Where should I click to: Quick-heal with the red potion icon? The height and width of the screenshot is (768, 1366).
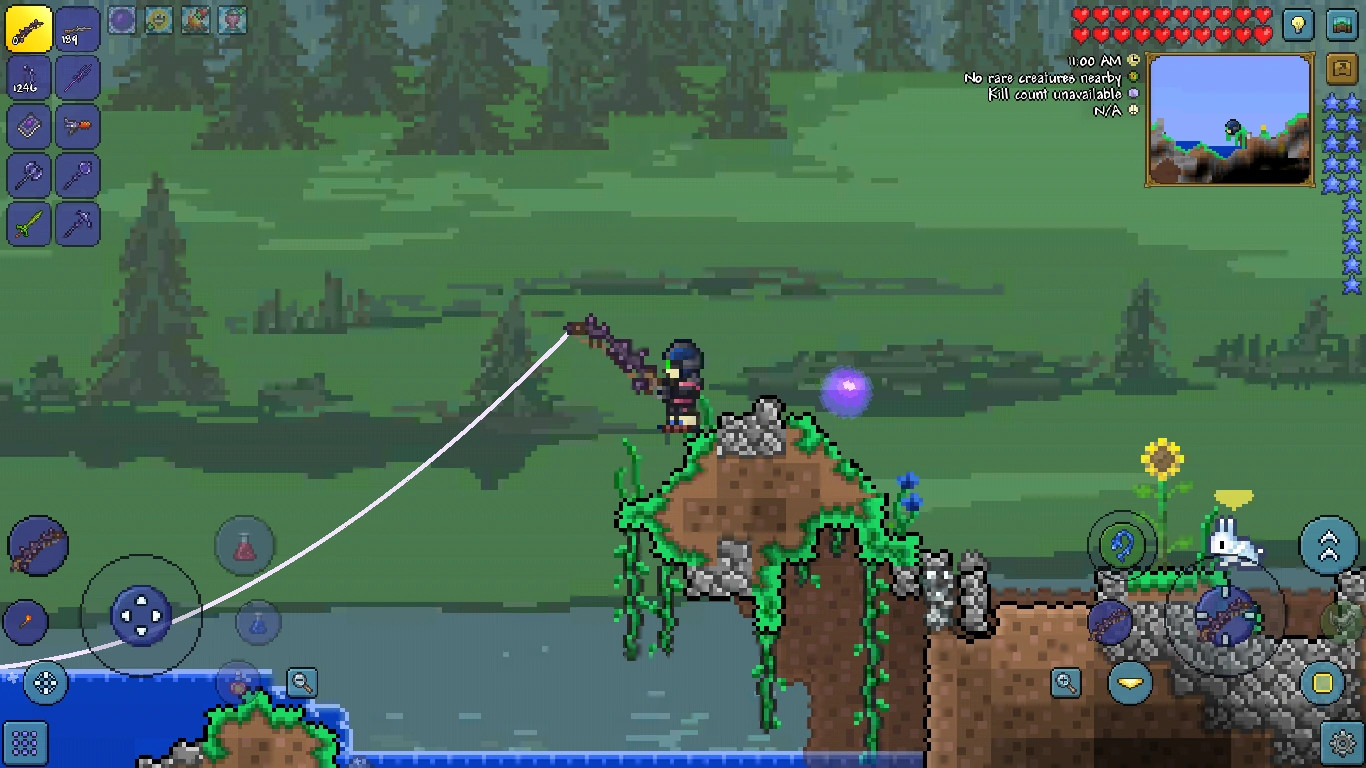245,546
